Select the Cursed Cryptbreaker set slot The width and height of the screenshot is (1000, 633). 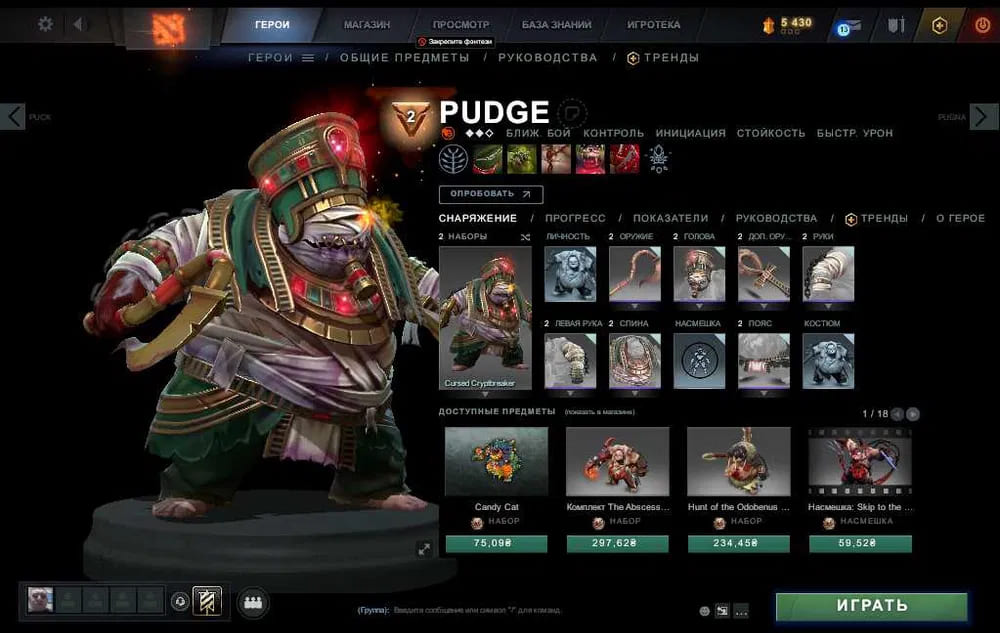(485, 318)
